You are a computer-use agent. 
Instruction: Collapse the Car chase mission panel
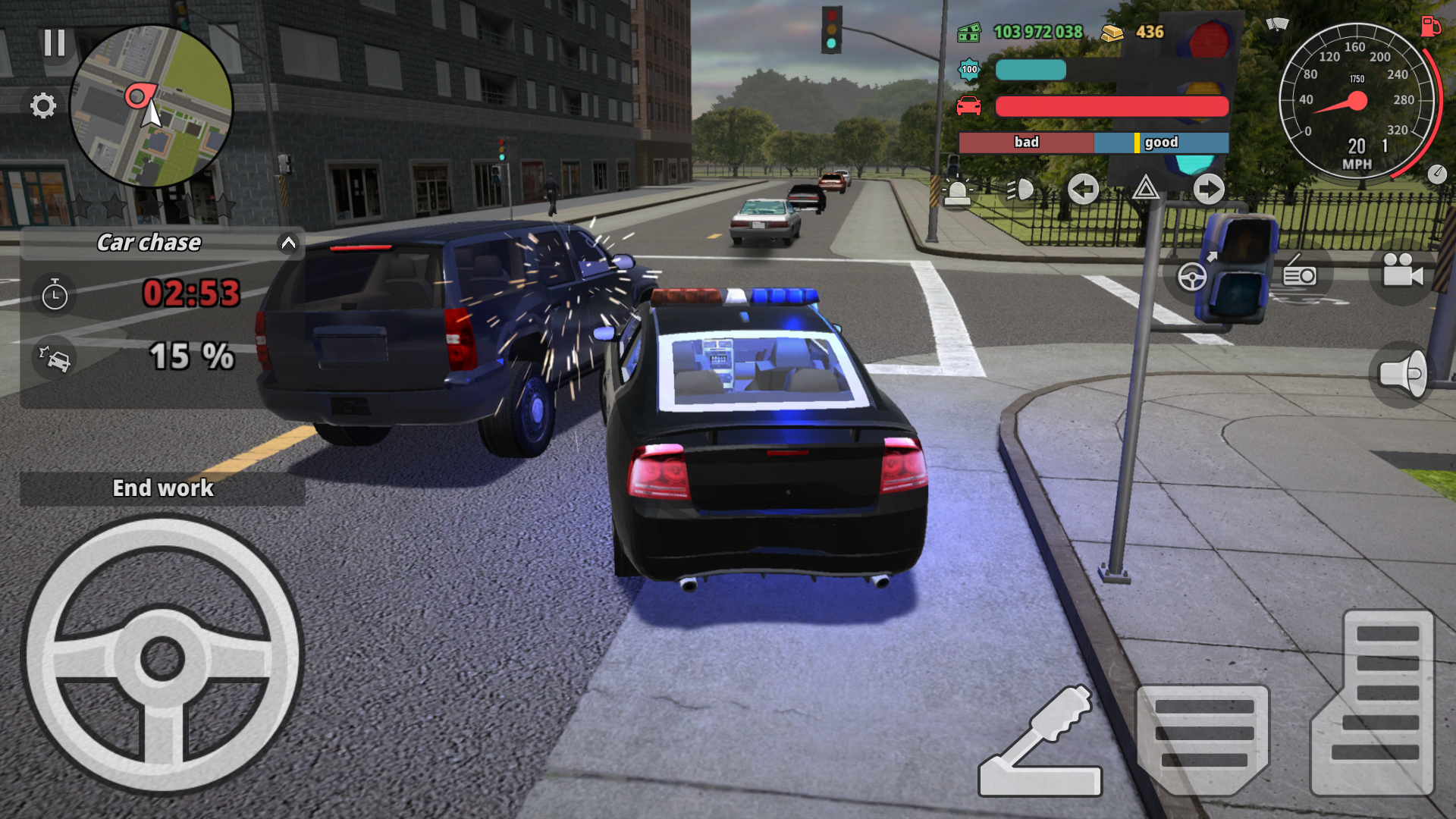point(287,243)
